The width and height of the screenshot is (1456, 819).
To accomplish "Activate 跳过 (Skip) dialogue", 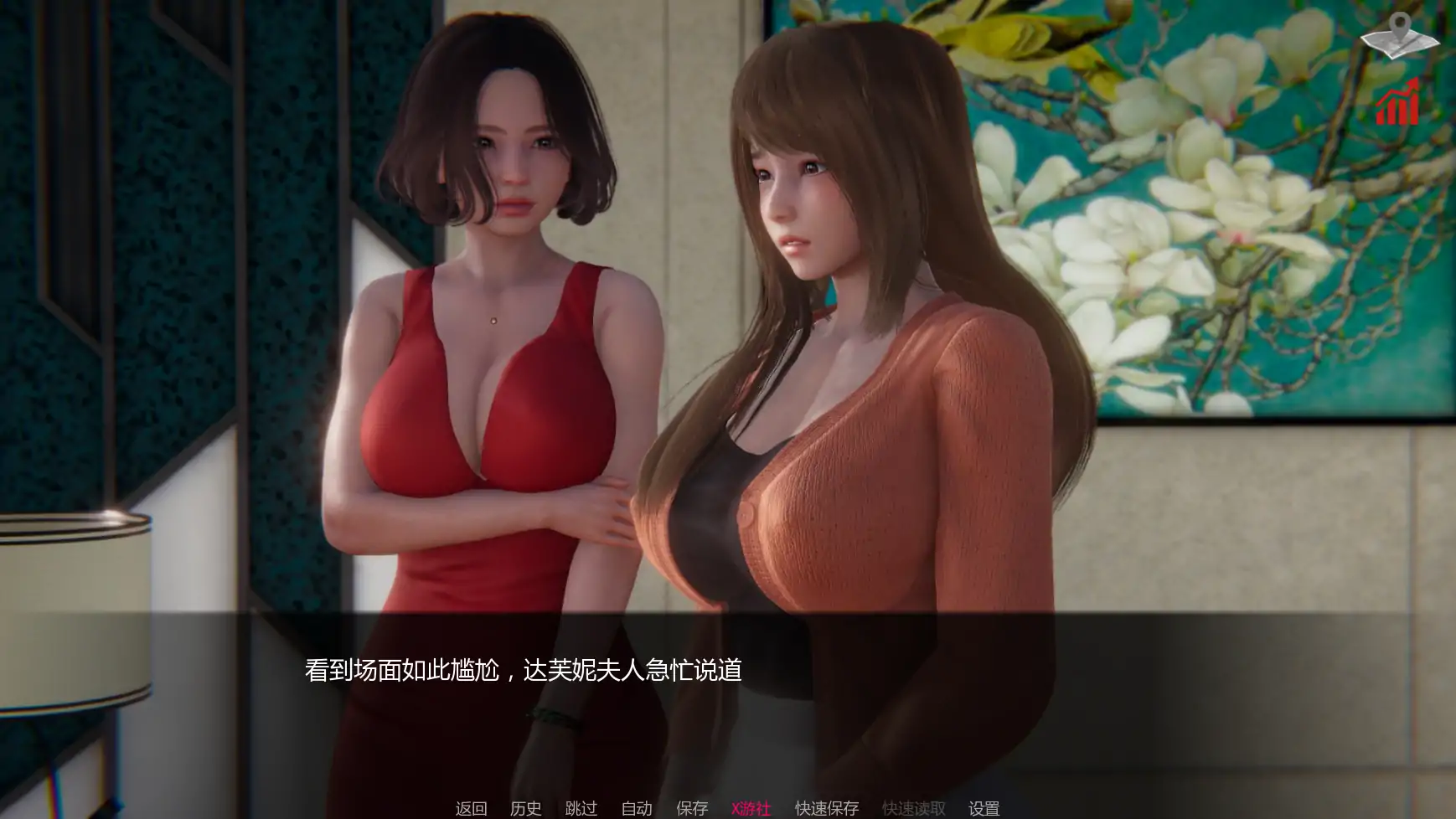I will 581,808.
